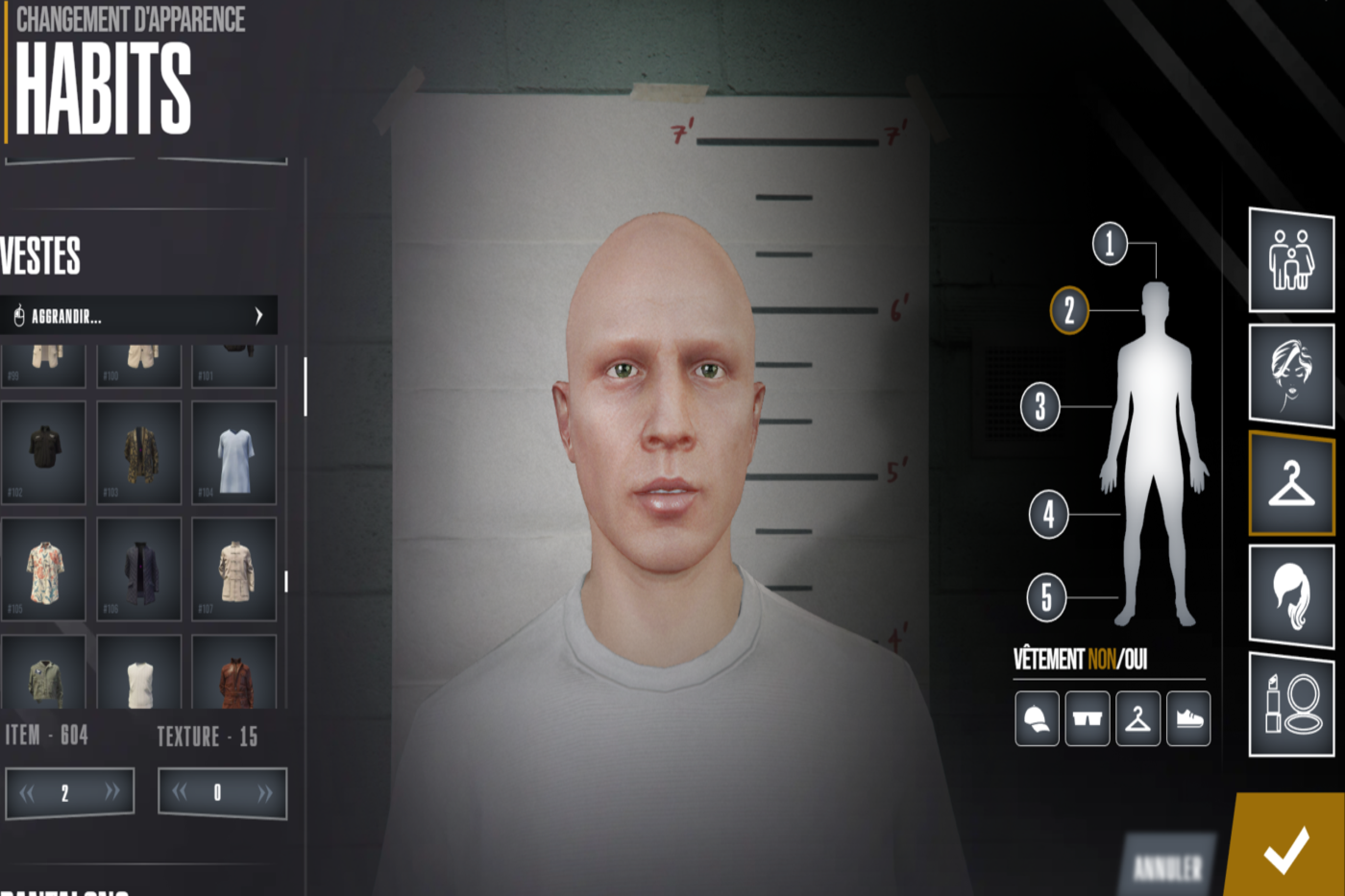Select body zone 1 on the silhouette
The width and height of the screenshot is (1345, 896).
(1110, 243)
